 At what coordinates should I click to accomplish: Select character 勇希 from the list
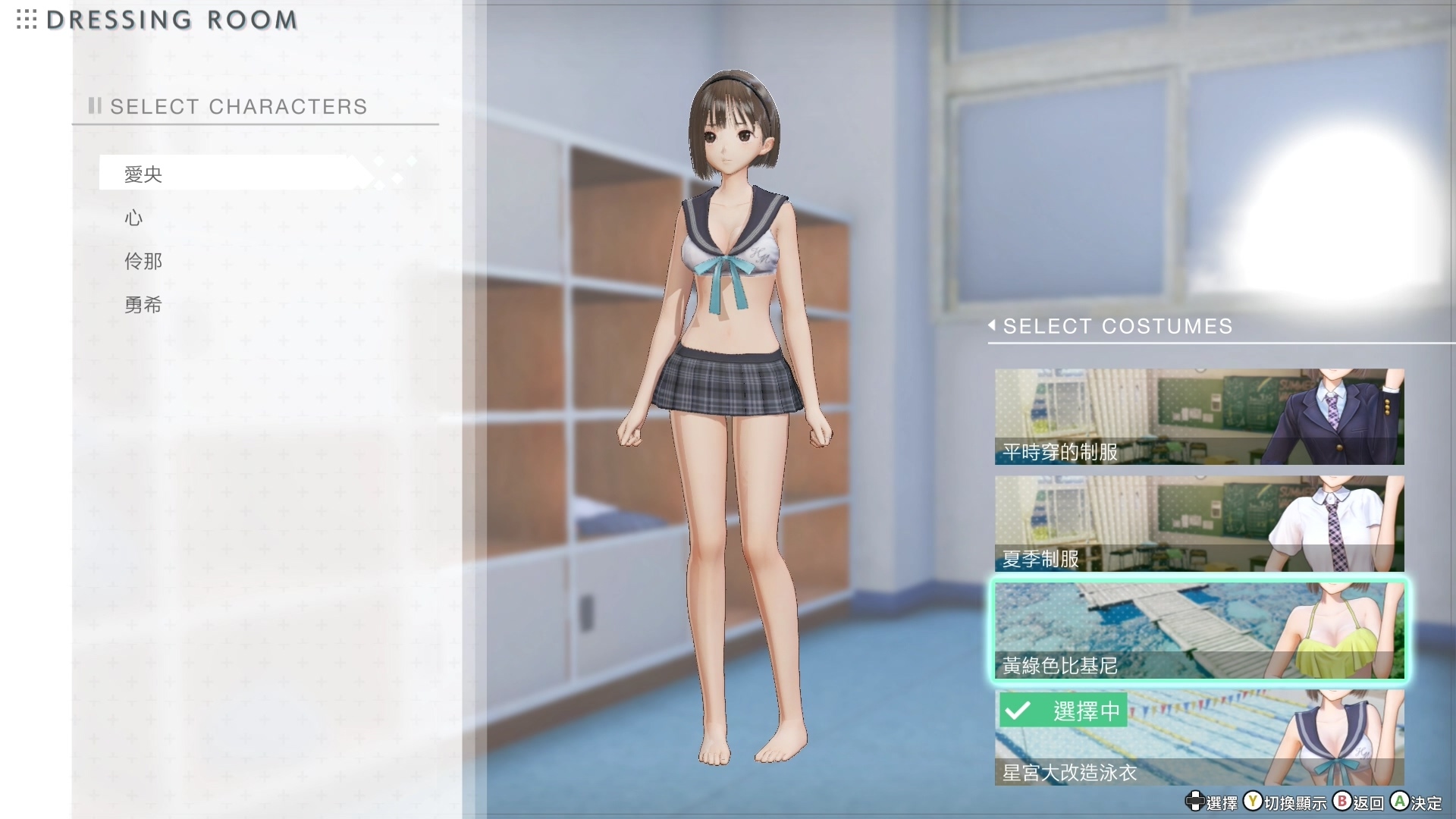[143, 305]
